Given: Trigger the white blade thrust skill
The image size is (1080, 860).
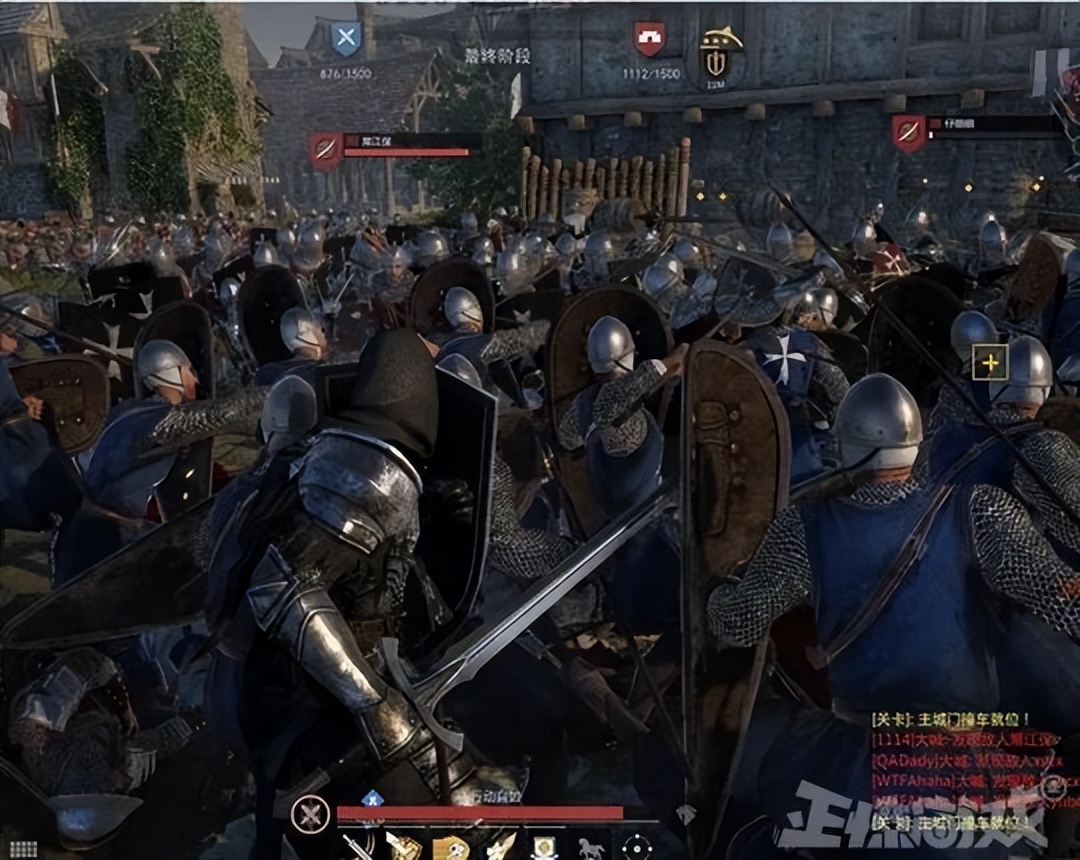Looking at the screenshot, I should (x=499, y=847).
